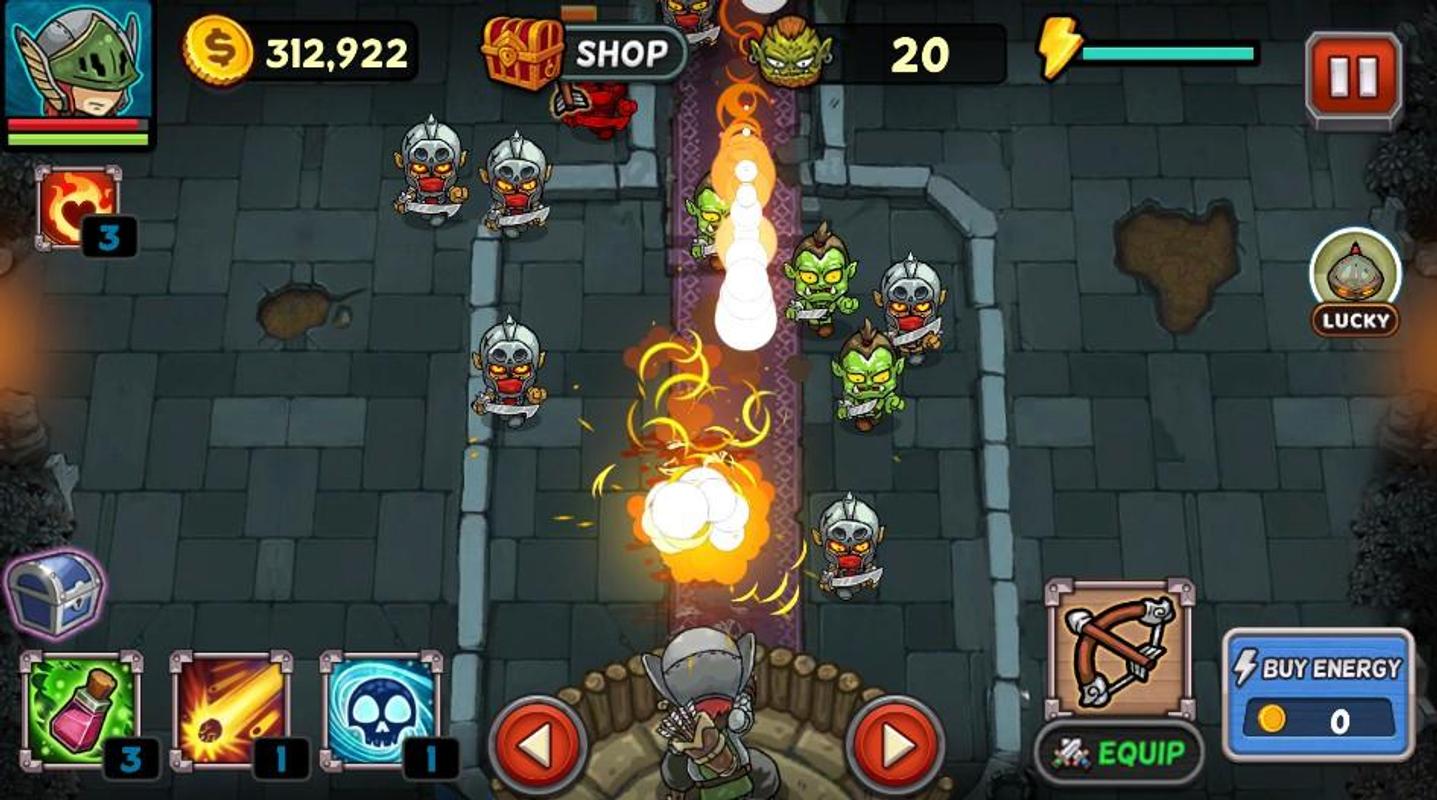Select the crossbow weapon slot
1437x800 pixels.
tap(1119, 648)
